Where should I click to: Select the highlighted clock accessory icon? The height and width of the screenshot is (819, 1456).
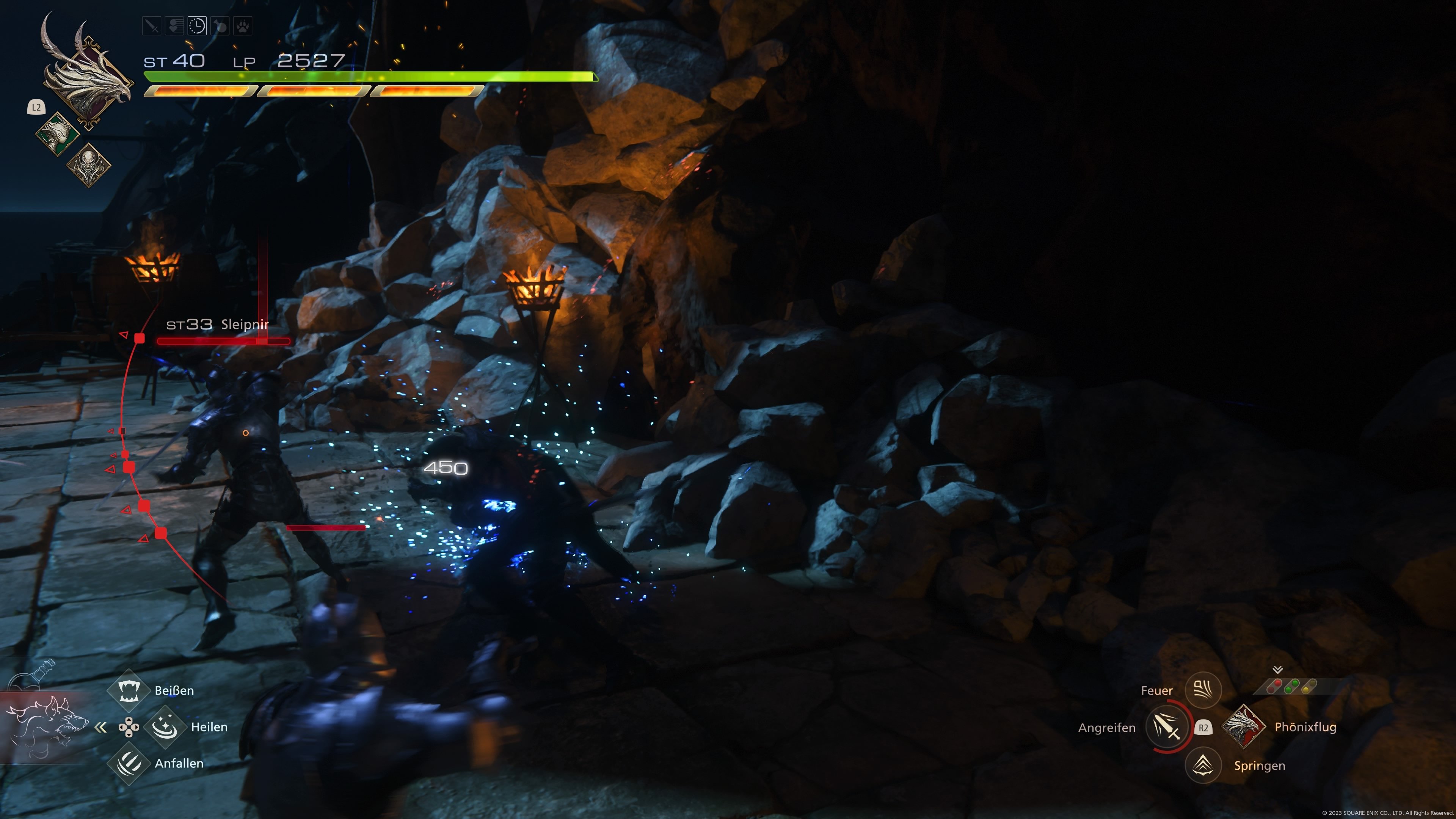click(197, 26)
